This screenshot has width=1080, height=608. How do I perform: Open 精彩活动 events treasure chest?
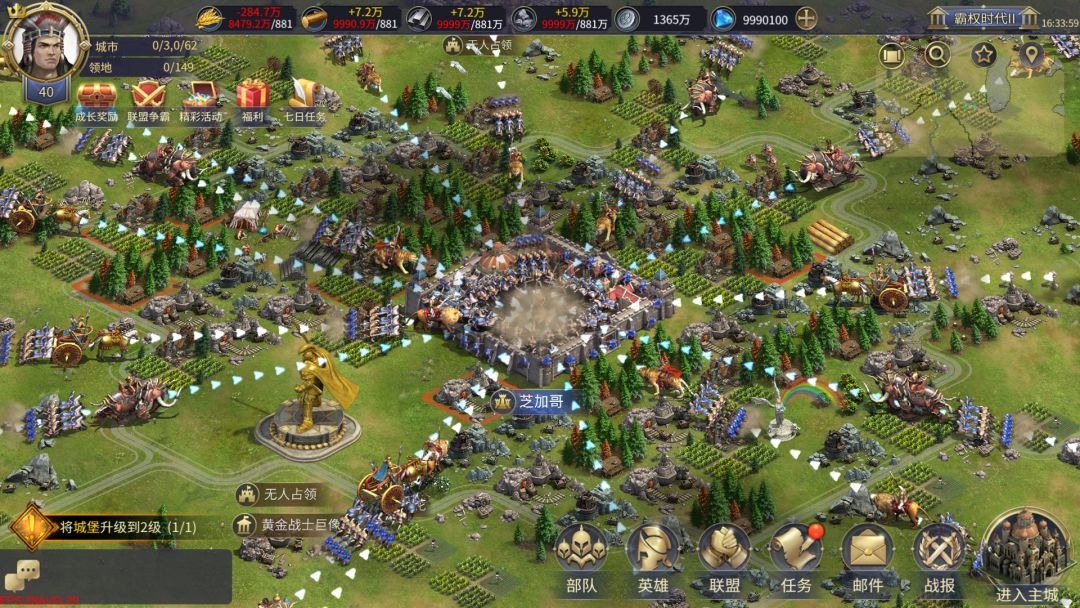tap(201, 97)
